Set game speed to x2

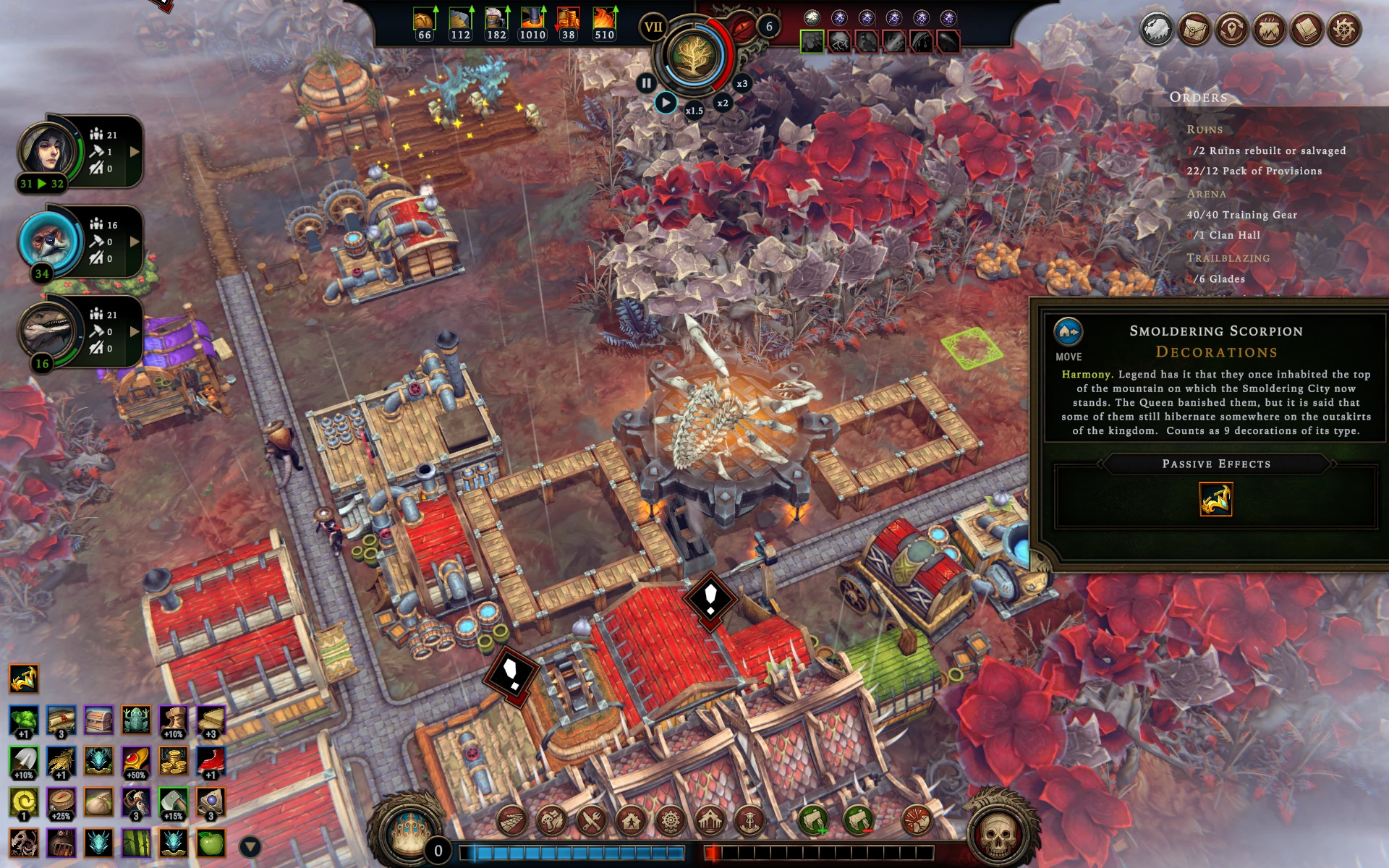(x=722, y=103)
